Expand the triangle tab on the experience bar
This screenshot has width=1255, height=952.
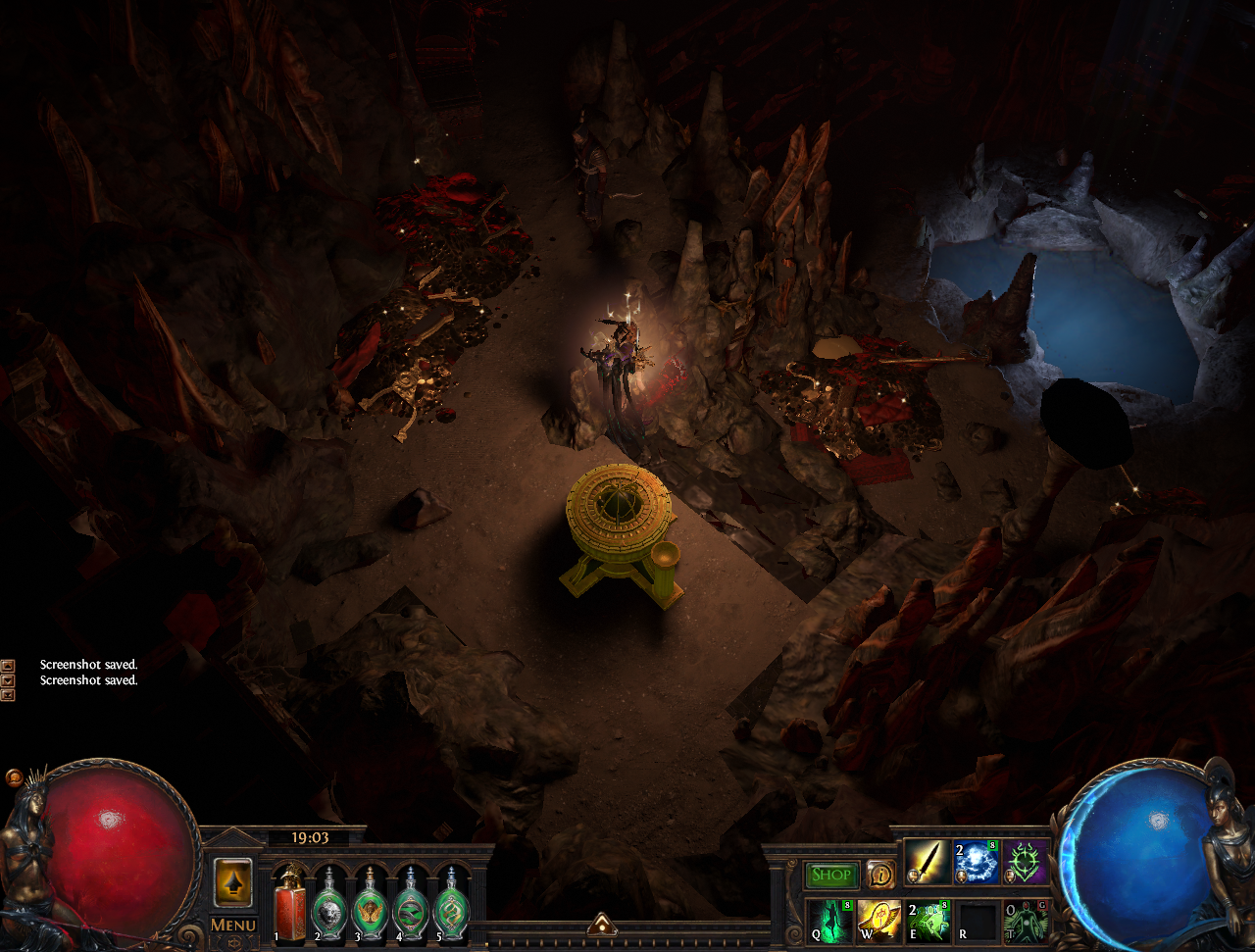[602, 924]
